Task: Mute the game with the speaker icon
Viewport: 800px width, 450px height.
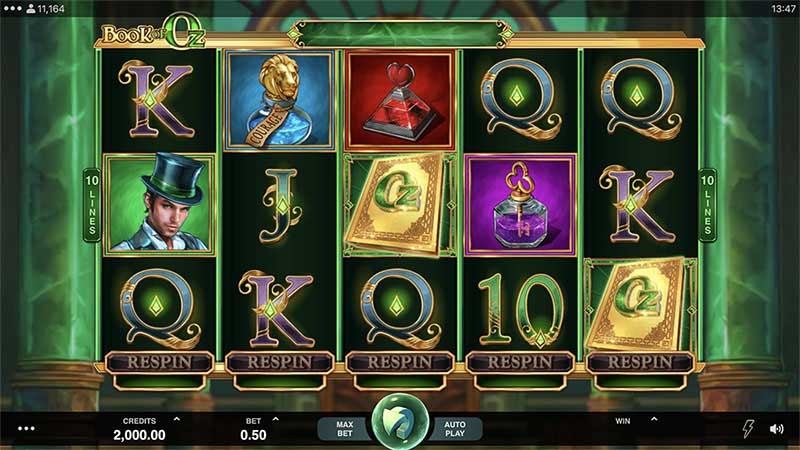Action: [776, 428]
